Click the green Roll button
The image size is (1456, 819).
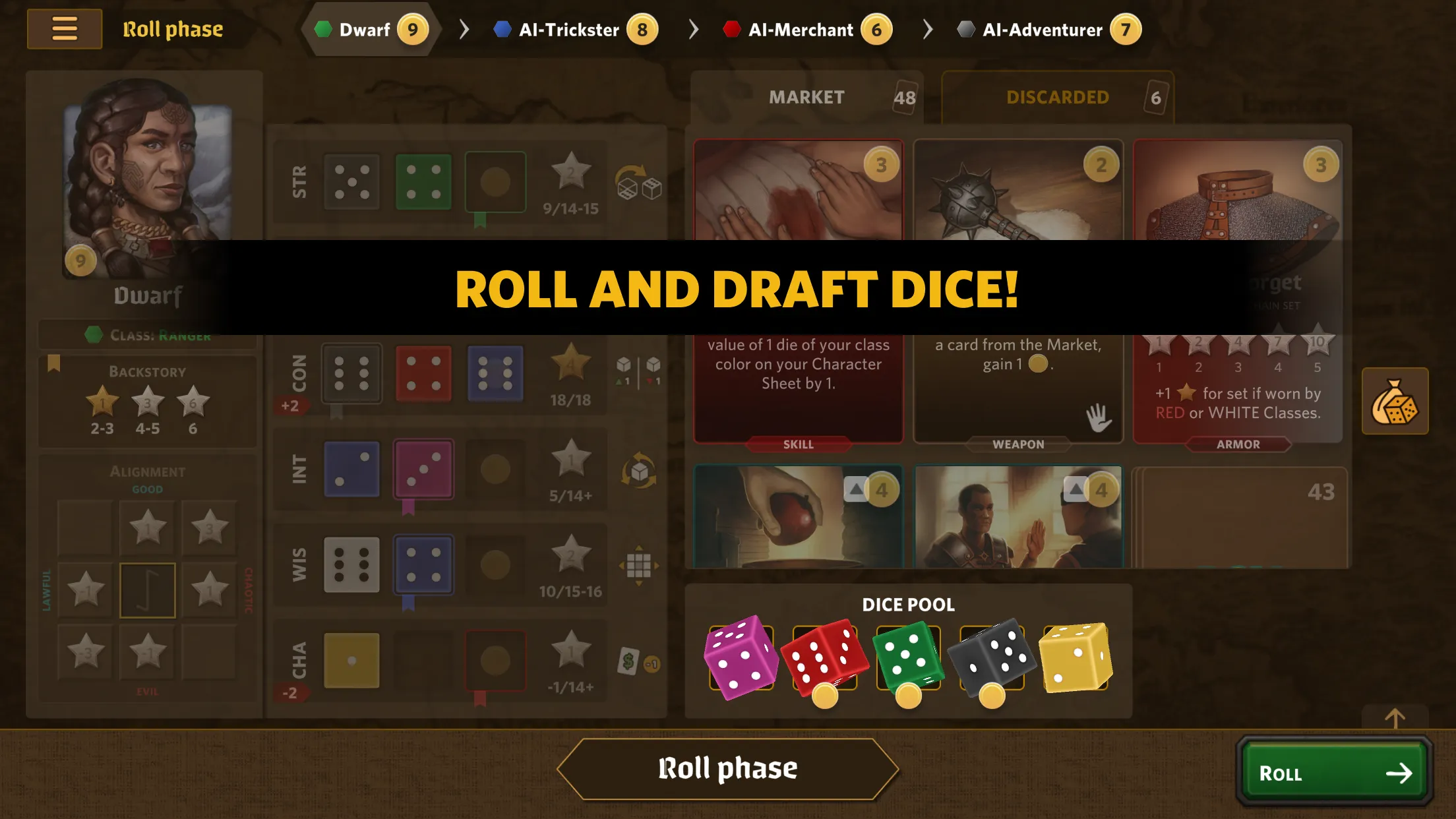pos(1334,772)
